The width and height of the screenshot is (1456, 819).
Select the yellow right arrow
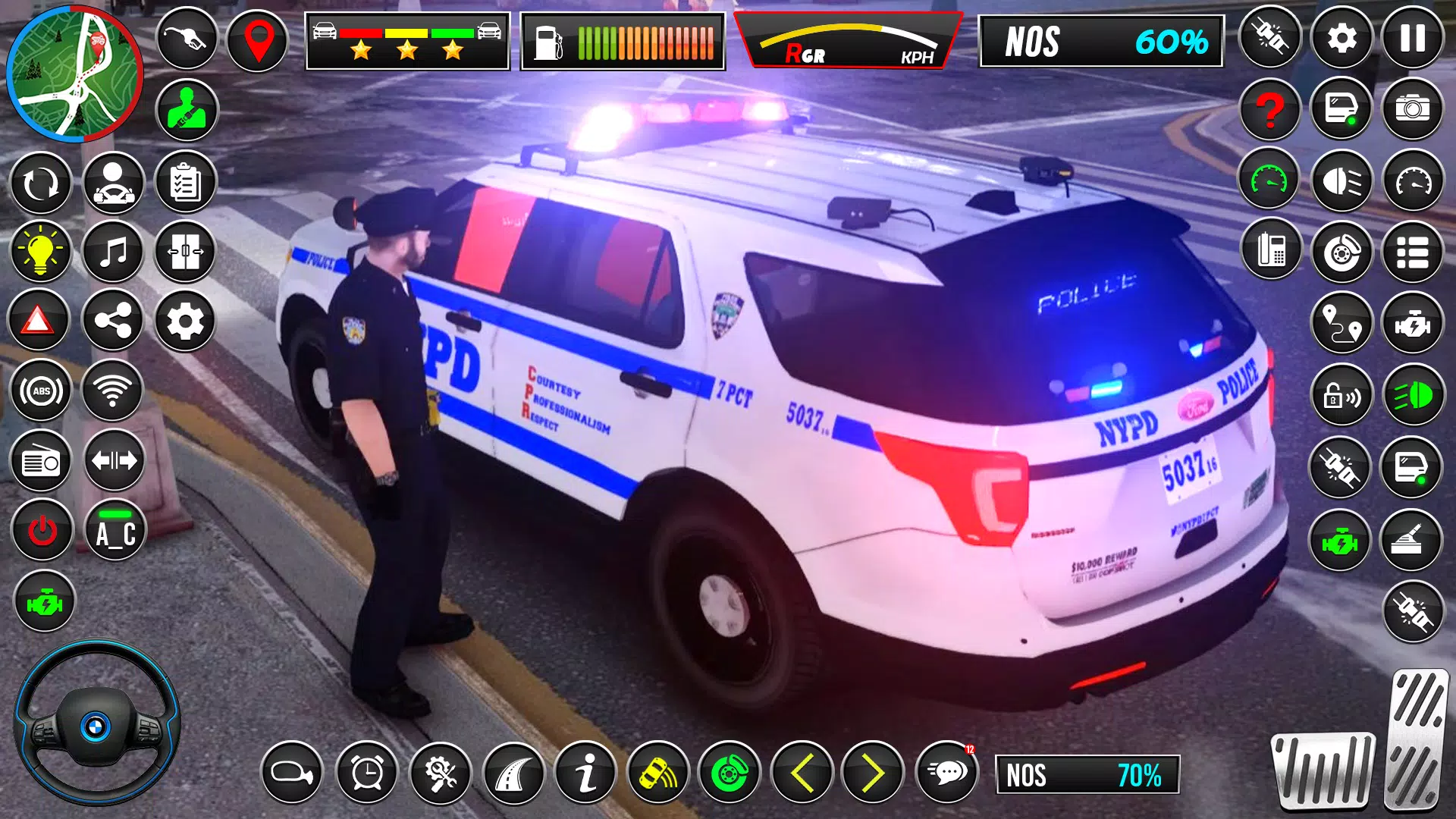coord(874,773)
